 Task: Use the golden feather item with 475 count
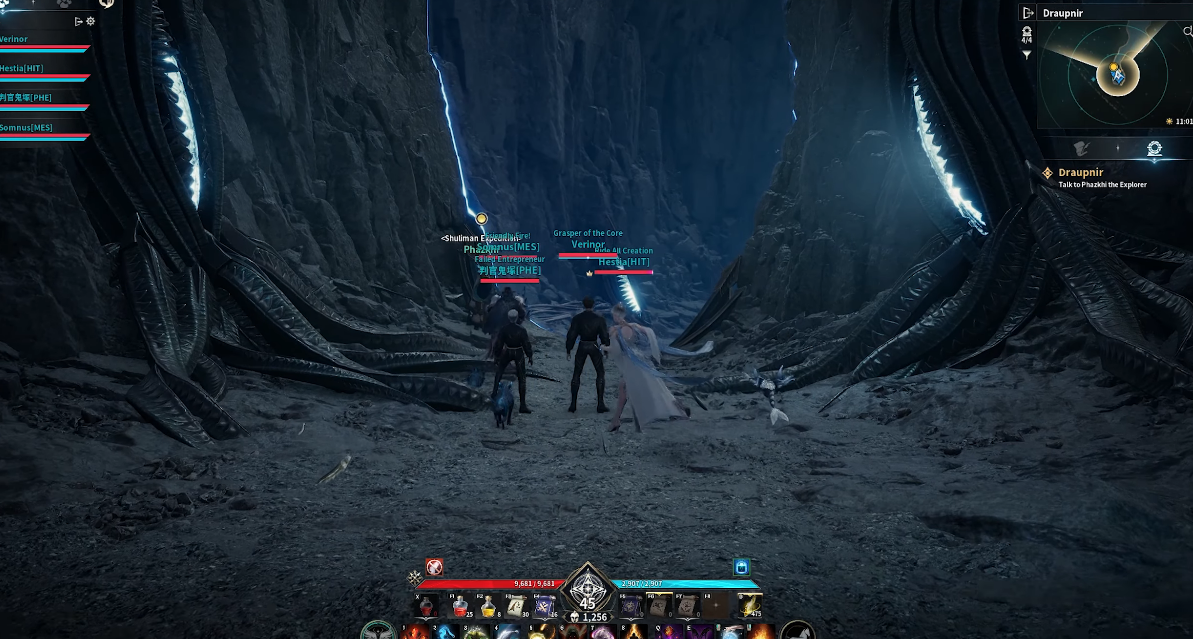click(x=745, y=605)
